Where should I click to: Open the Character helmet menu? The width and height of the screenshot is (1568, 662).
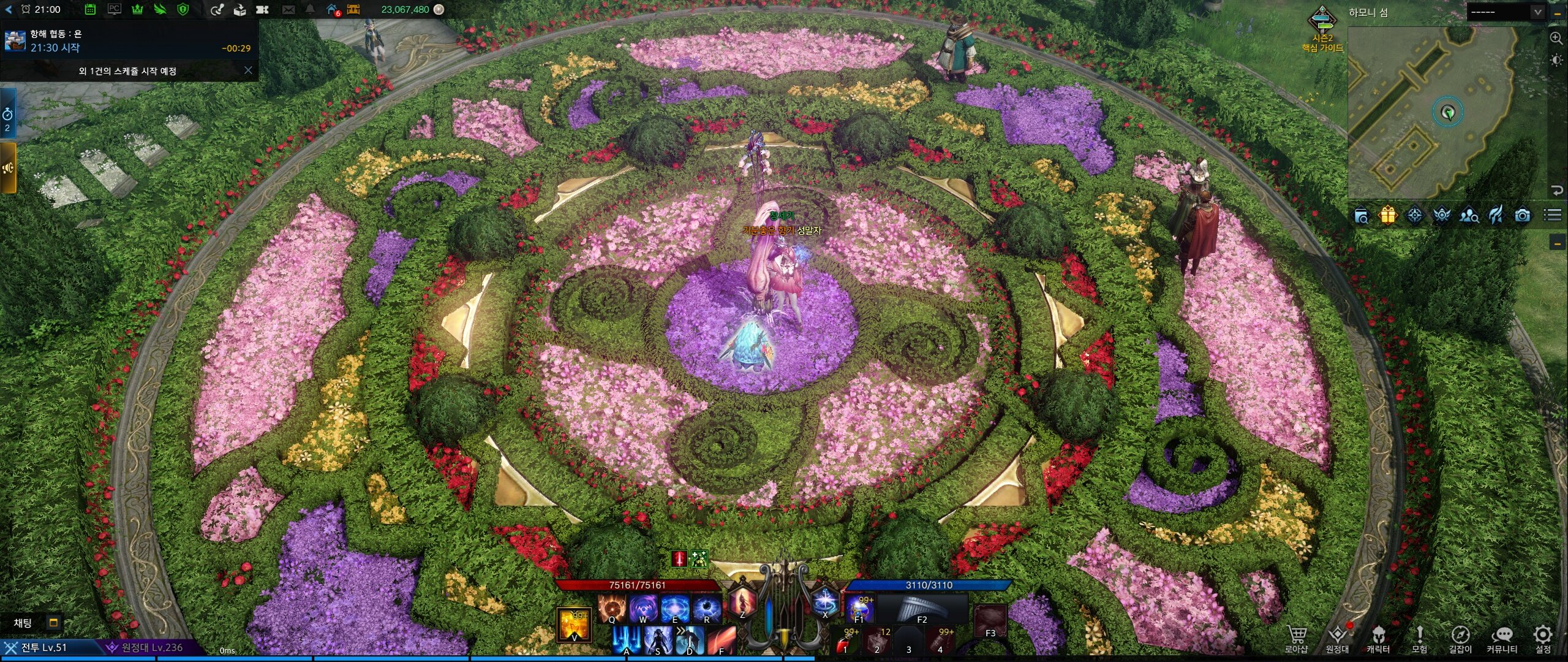(1378, 637)
